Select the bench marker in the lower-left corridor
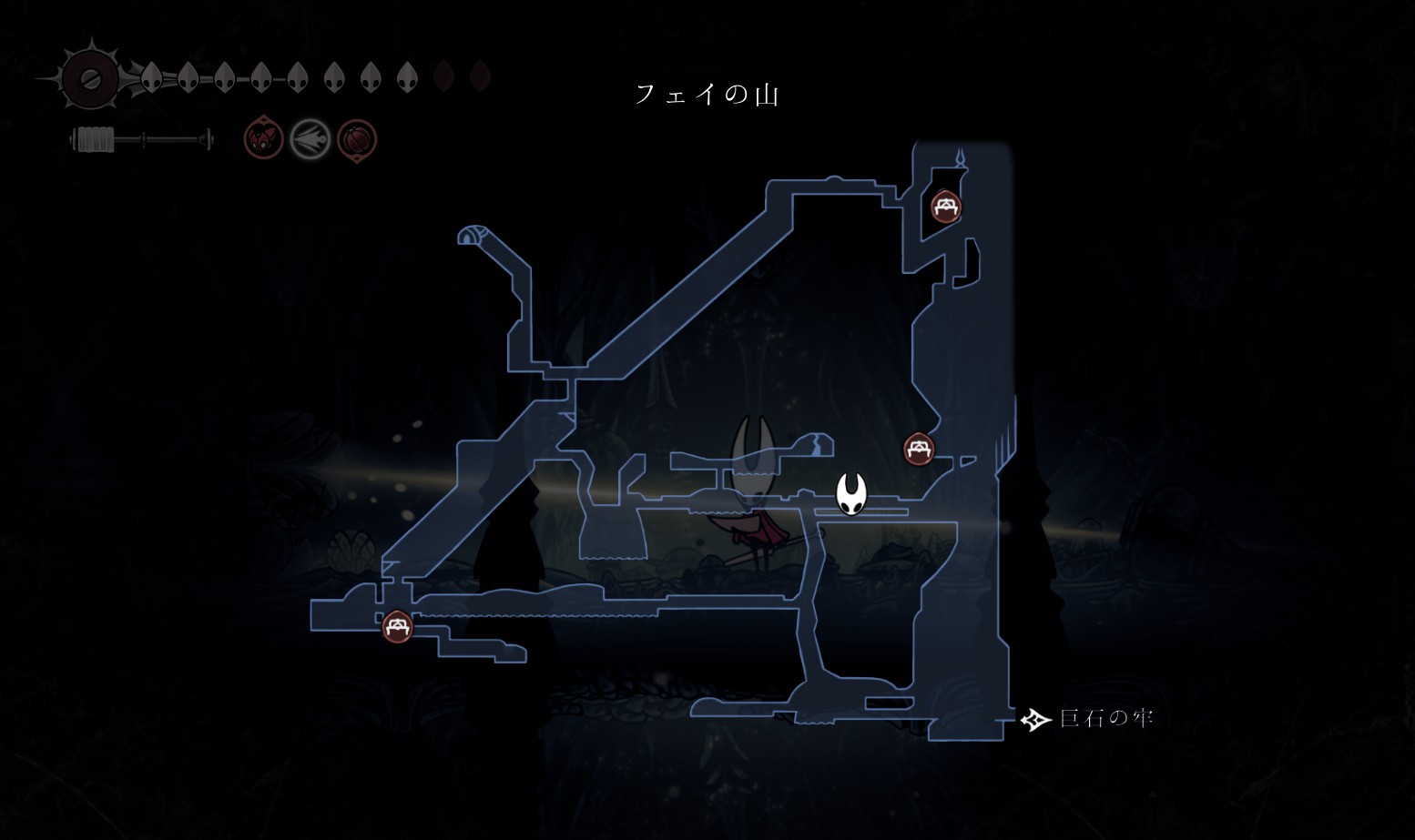This screenshot has height=840, width=1415. [396, 626]
